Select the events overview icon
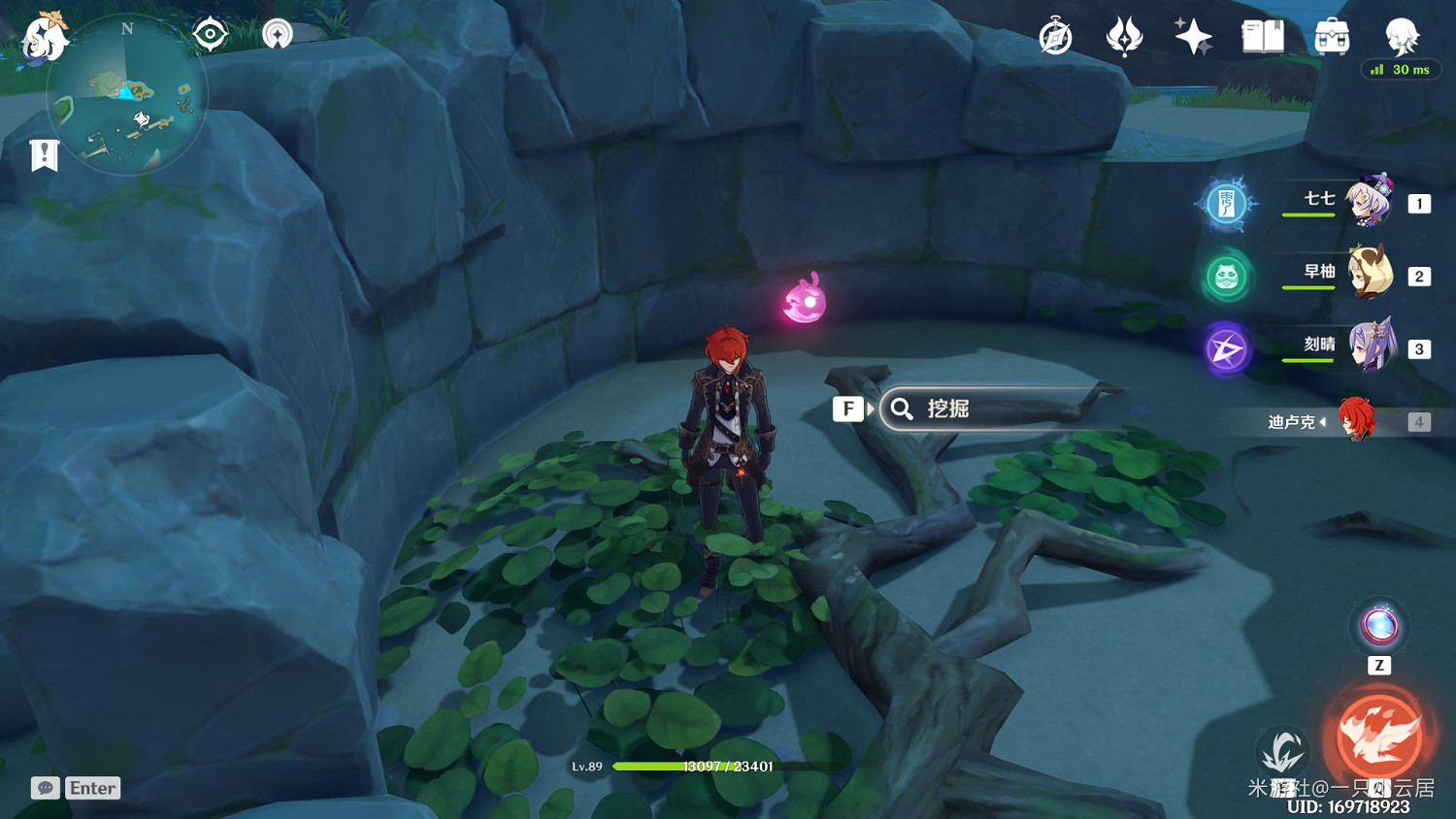 (1126, 37)
